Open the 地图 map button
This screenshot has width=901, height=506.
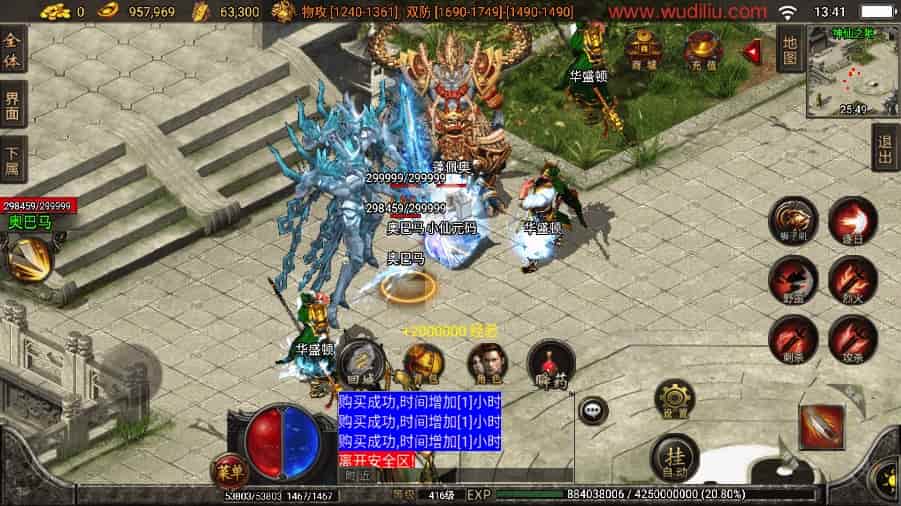pyautogui.click(x=789, y=49)
